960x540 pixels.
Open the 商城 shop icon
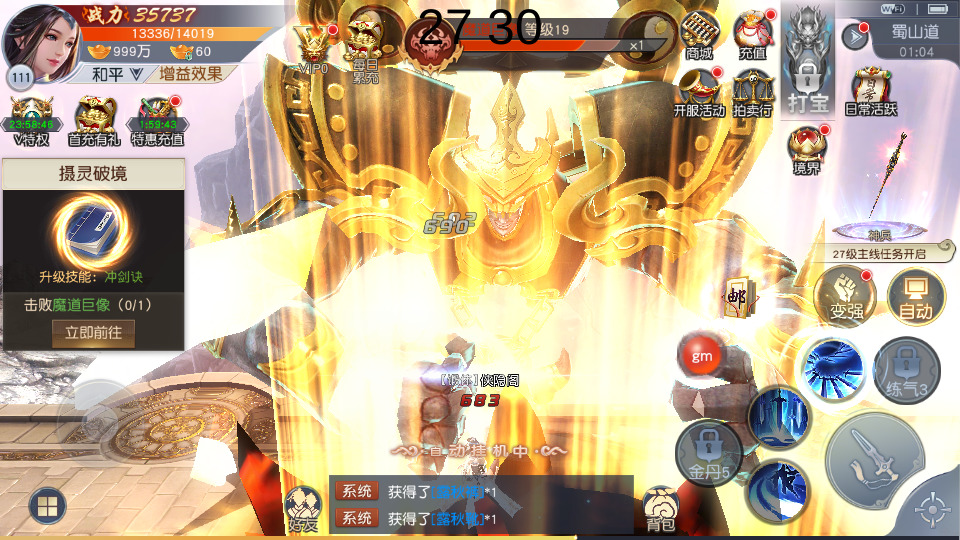pyautogui.click(x=700, y=36)
